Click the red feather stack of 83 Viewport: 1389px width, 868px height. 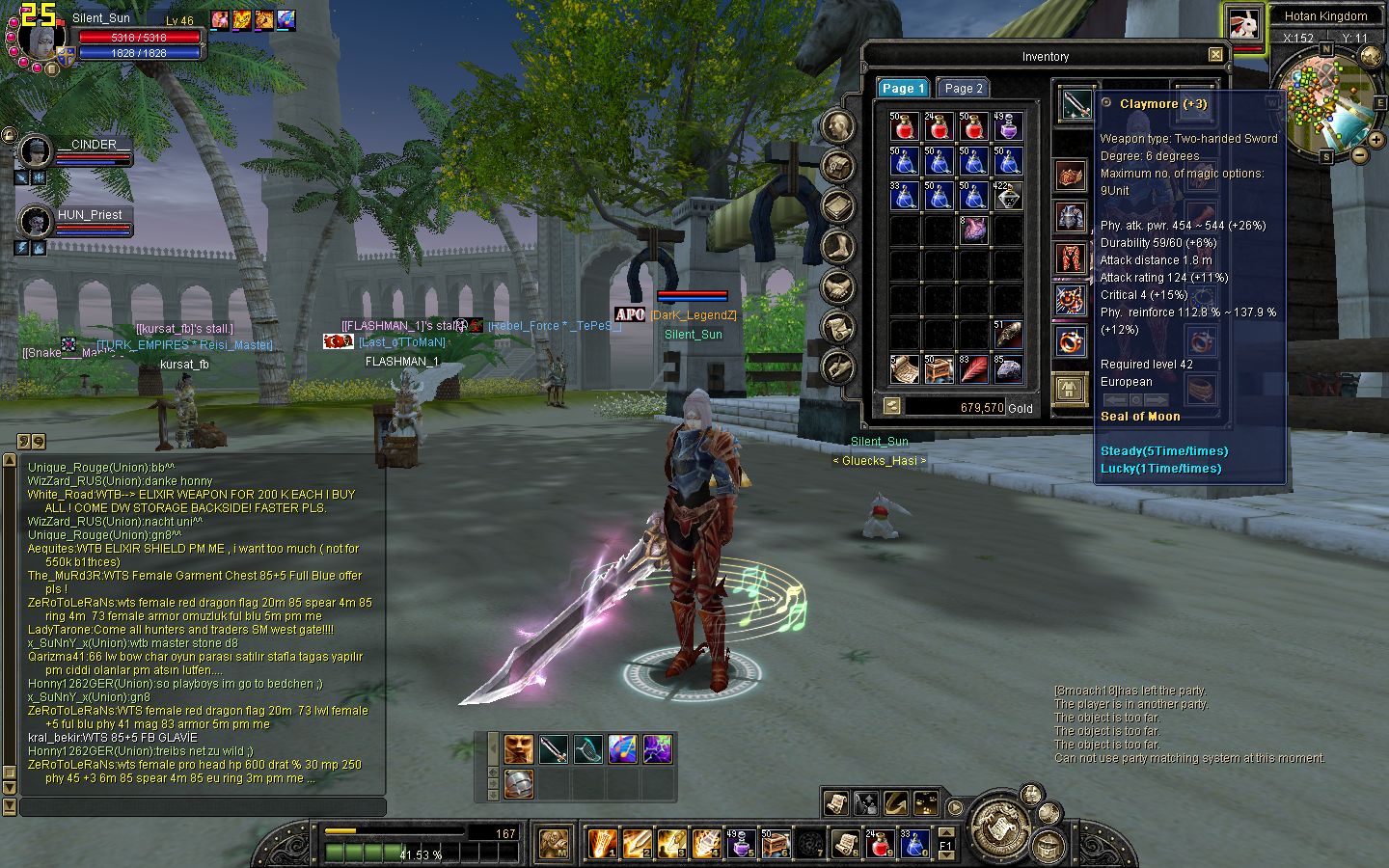(973, 368)
